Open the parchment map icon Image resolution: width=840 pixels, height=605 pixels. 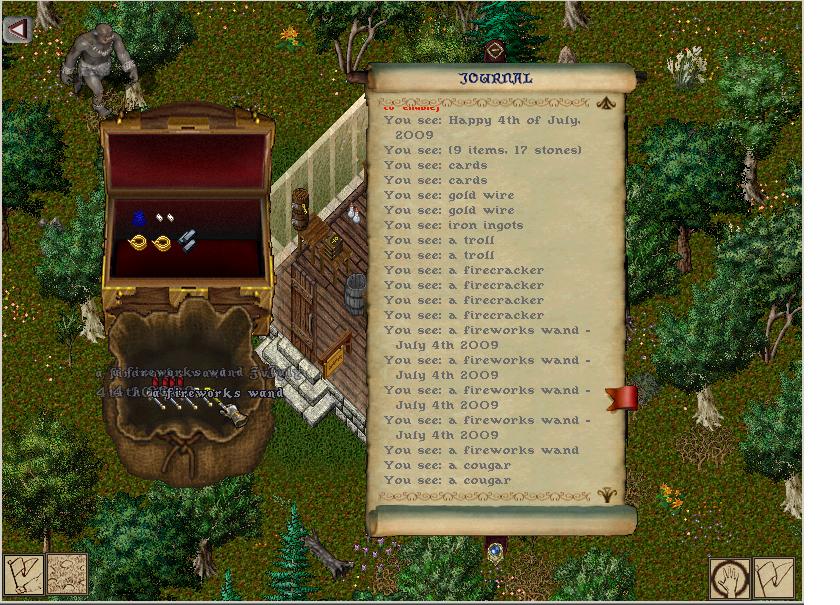[x=67, y=575]
